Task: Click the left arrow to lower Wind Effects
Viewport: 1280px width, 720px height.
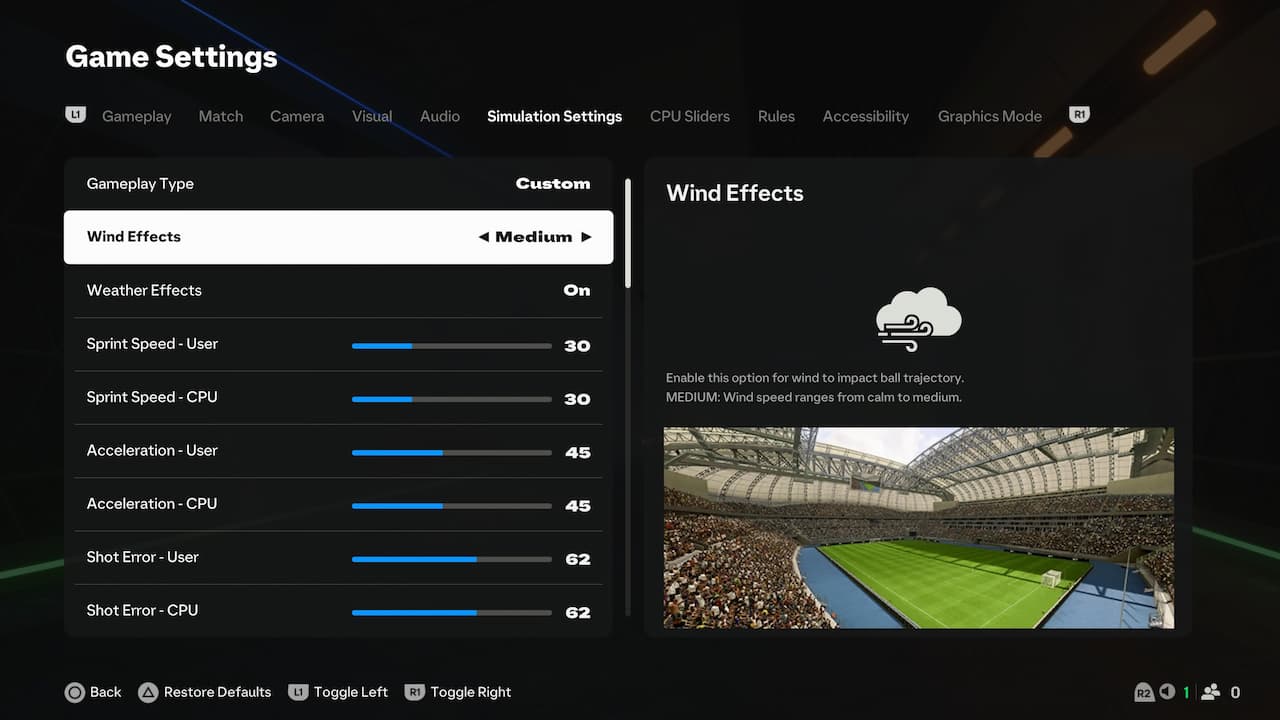Action: (481, 237)
